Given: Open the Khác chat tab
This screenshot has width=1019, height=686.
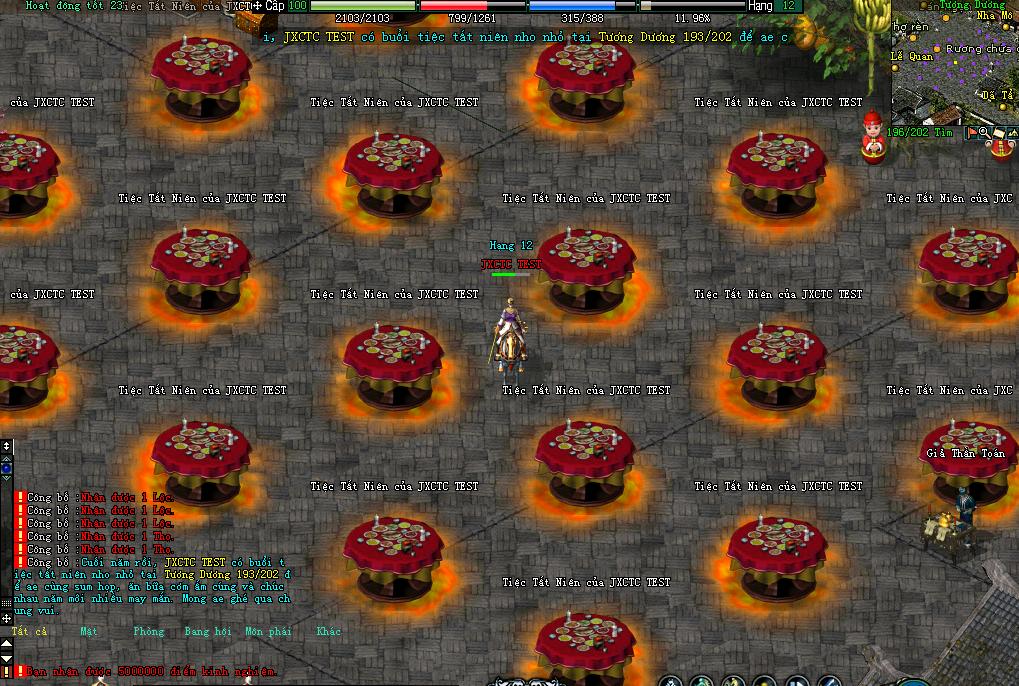Looking at the screenshot, I should click(328, 632).
